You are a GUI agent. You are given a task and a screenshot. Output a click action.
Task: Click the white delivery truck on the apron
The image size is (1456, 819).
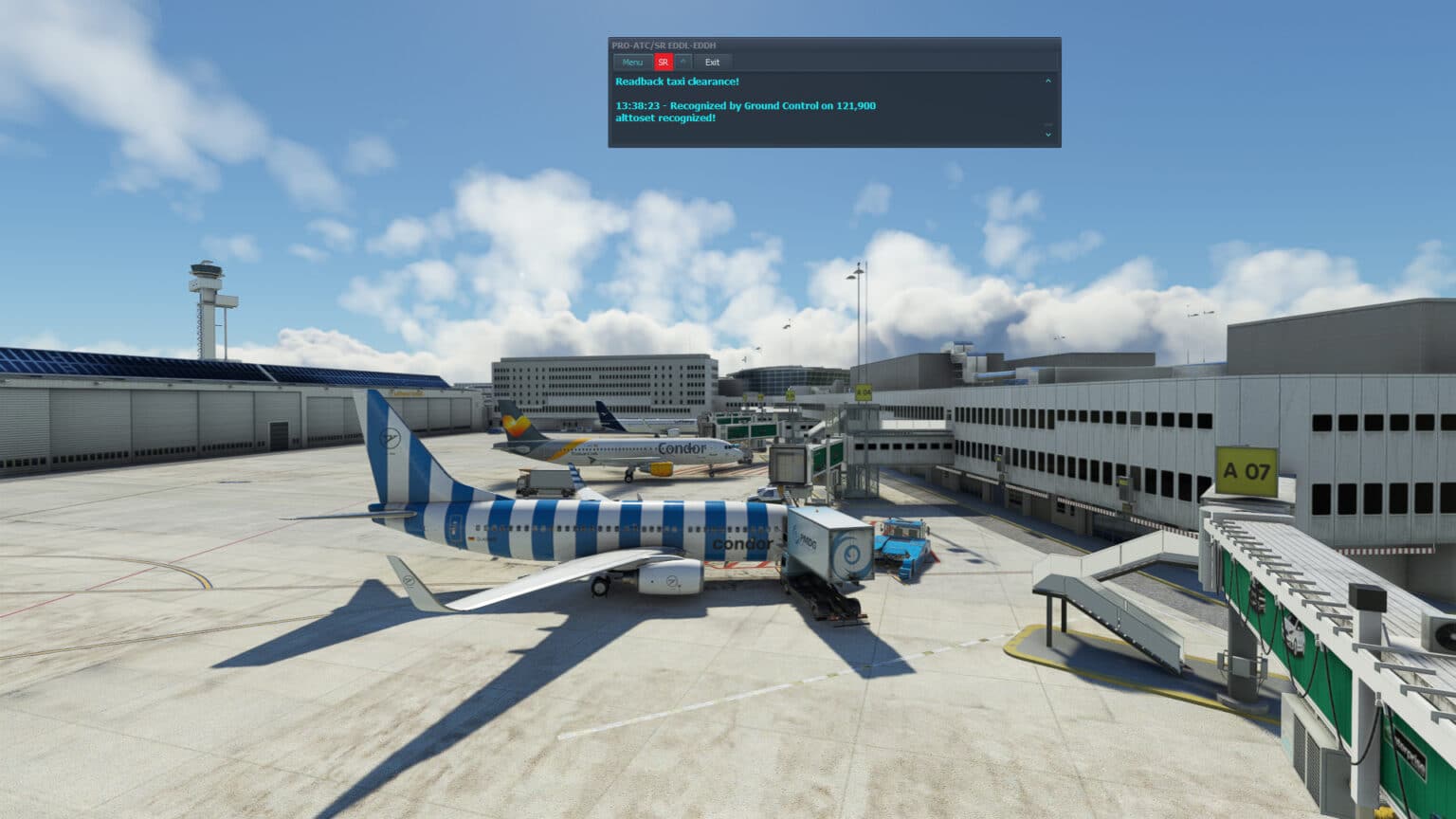543,483
